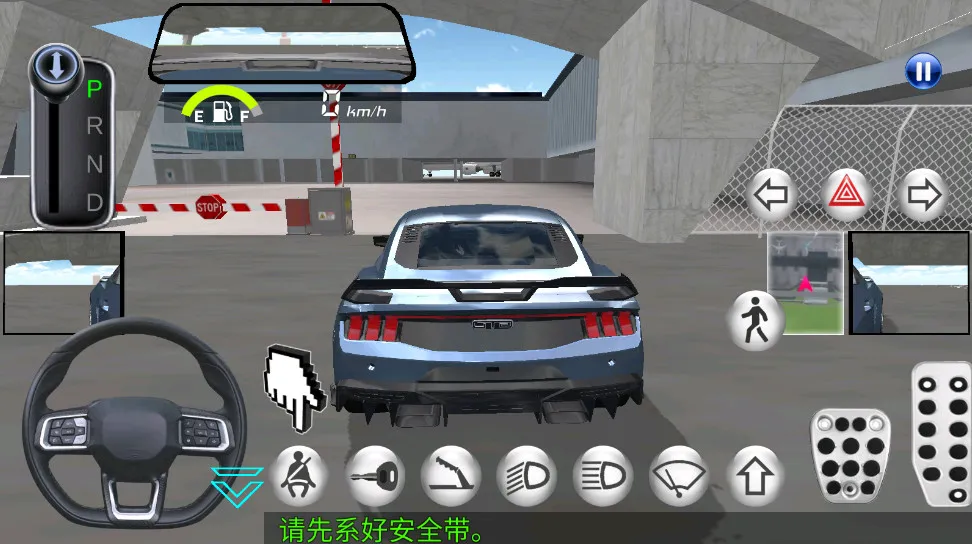Collapse the toolbar with the cyan chevron
This screenshot has width=972, height=544.
click(x=238, y=482)
